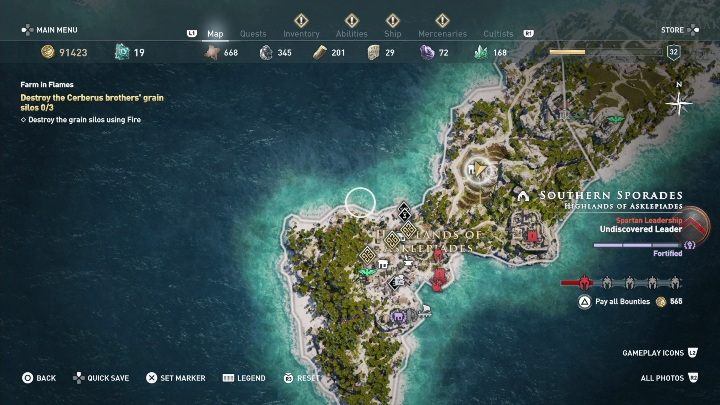Set Marker on the map
Viewport: 720px width, 405px height.
pyautogui.click(x=176, y=378)
